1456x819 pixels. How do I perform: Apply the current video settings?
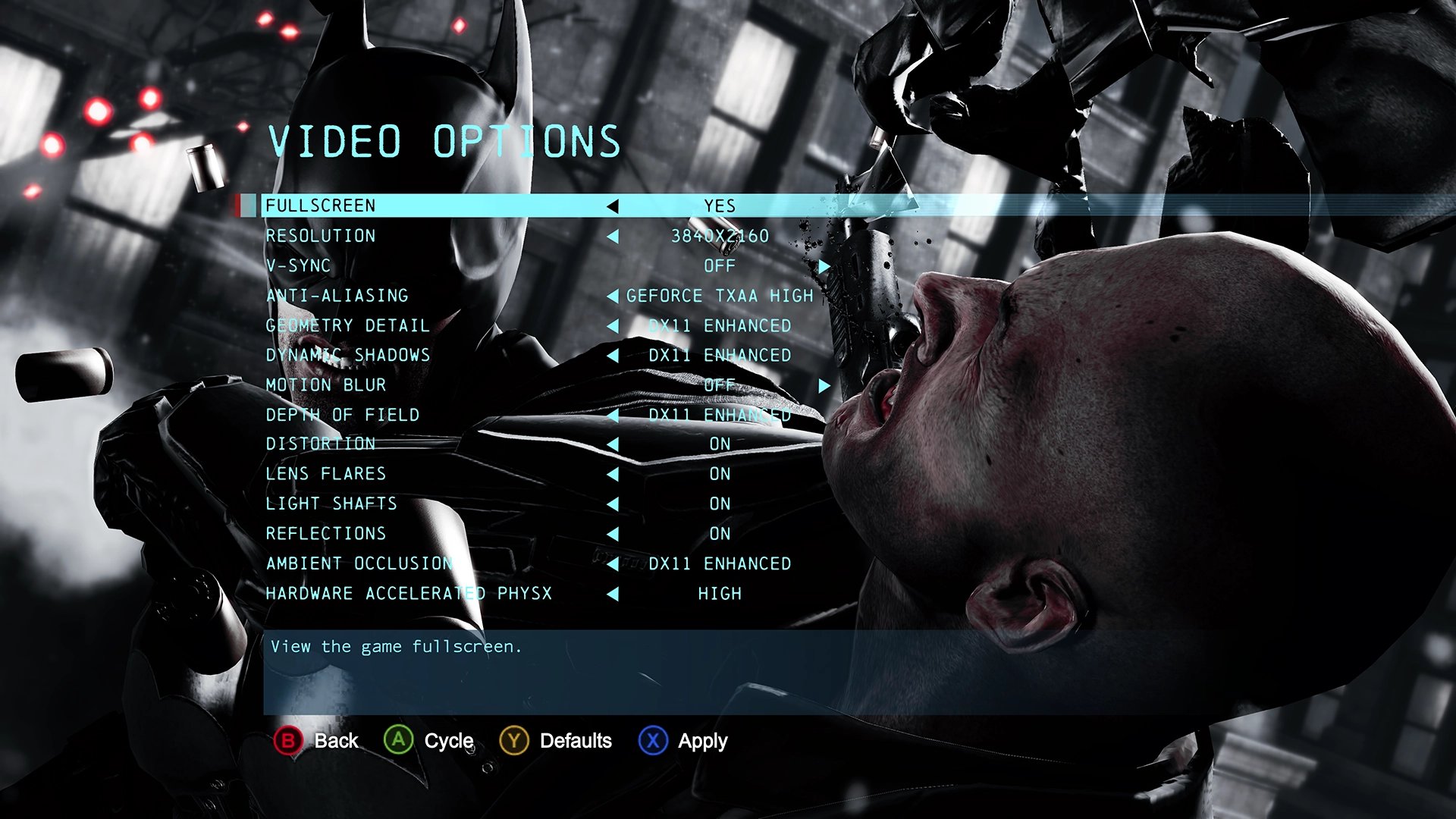click(651, 741)
